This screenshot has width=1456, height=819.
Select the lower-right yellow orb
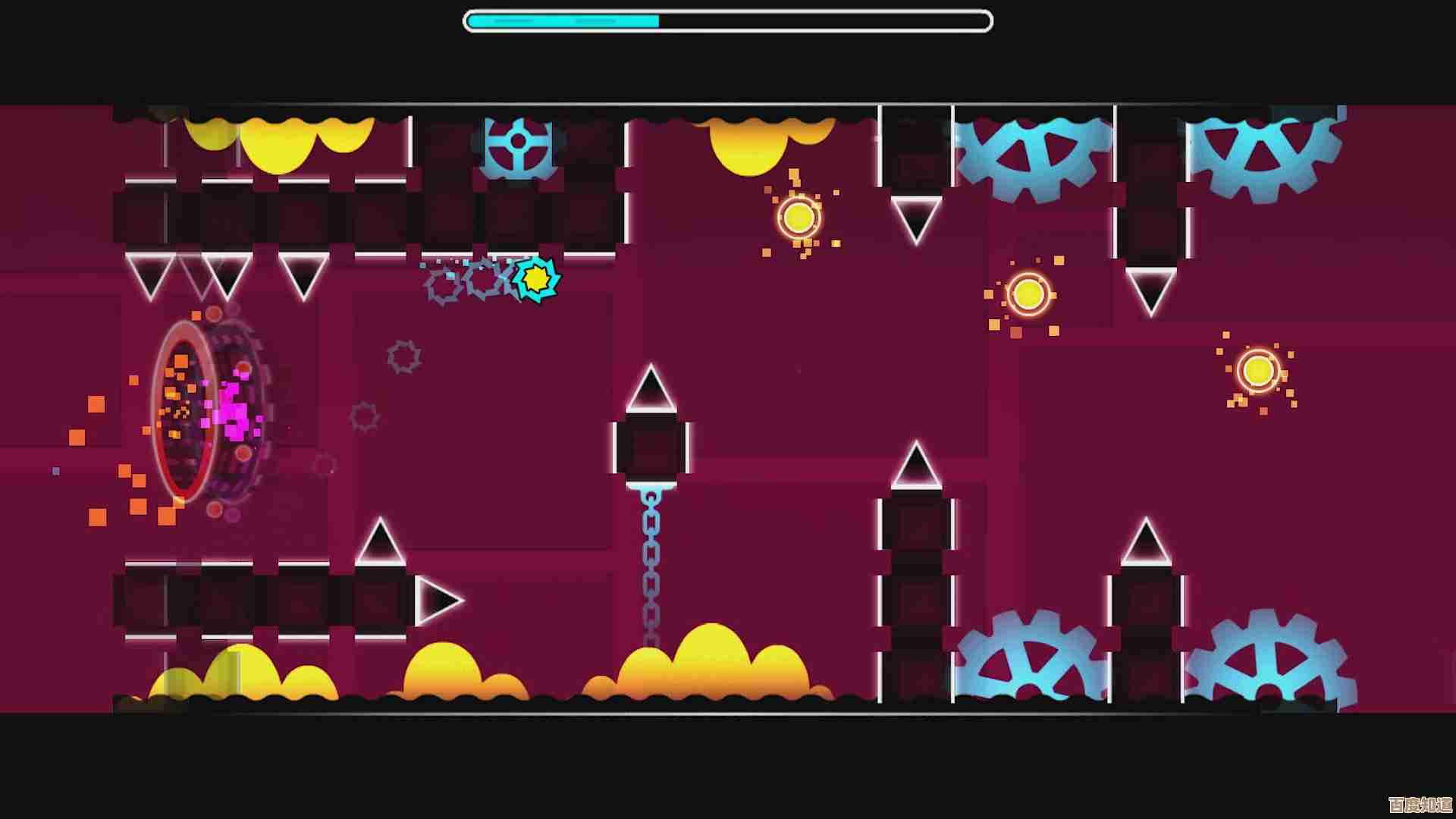pyautogui.click(x=1256, y=370)
